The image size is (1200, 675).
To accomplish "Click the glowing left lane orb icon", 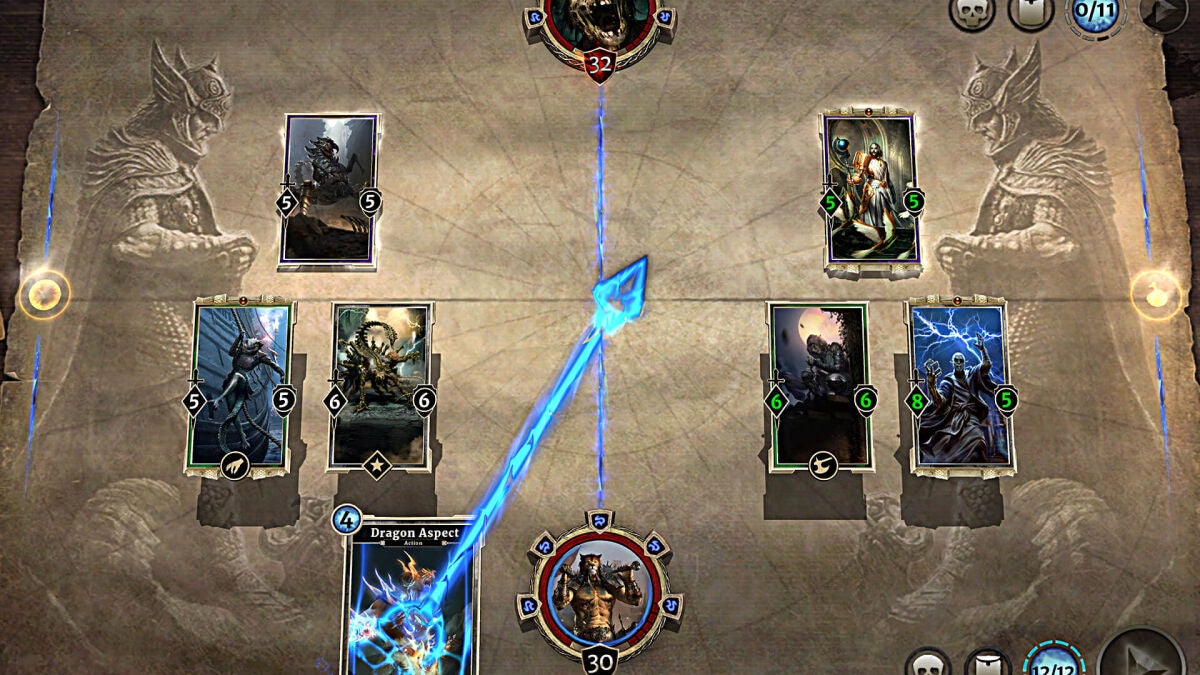I will (x=45, y=294).
